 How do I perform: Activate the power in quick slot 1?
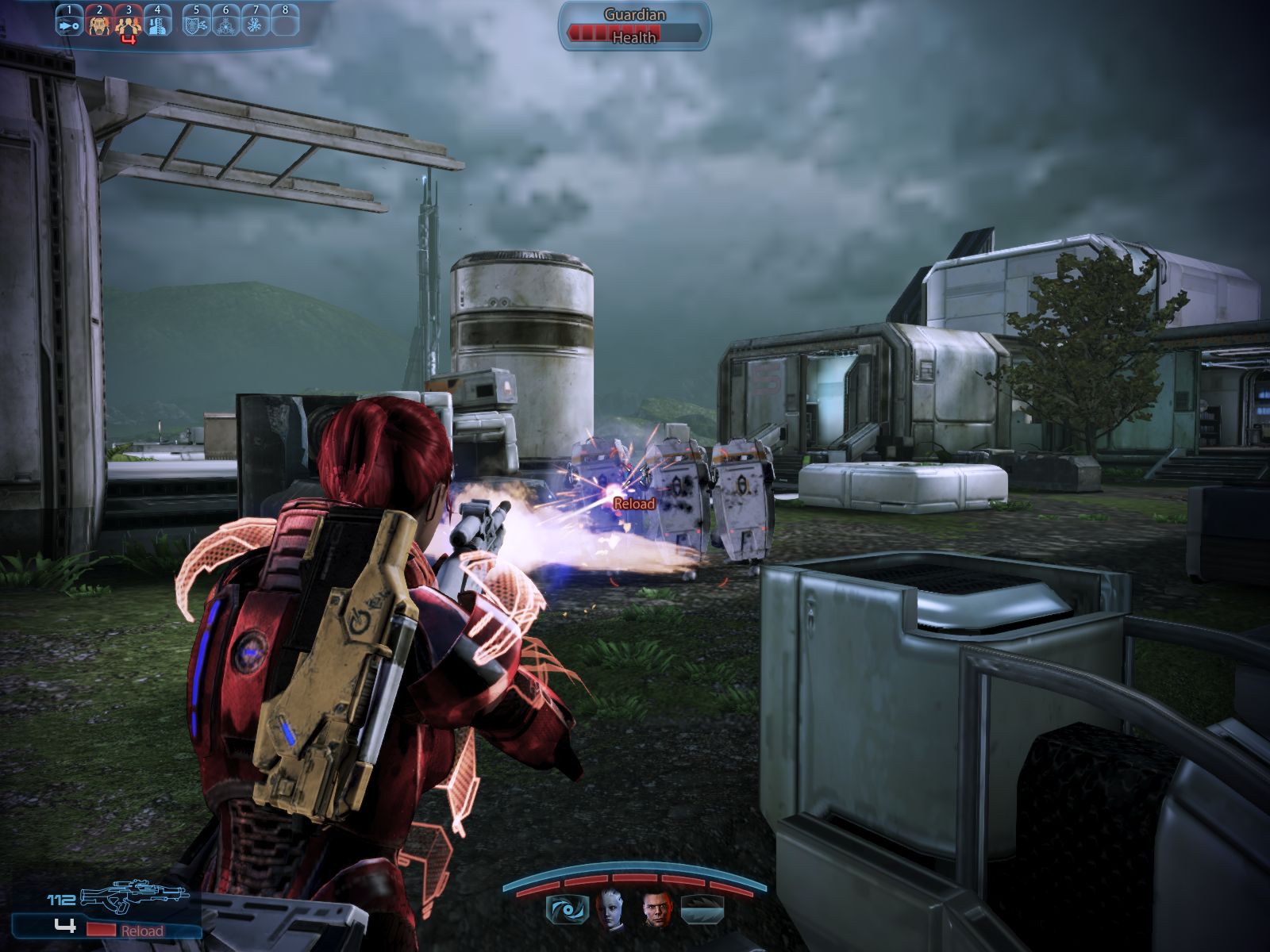pyautogui.click(x=69, y=24)
